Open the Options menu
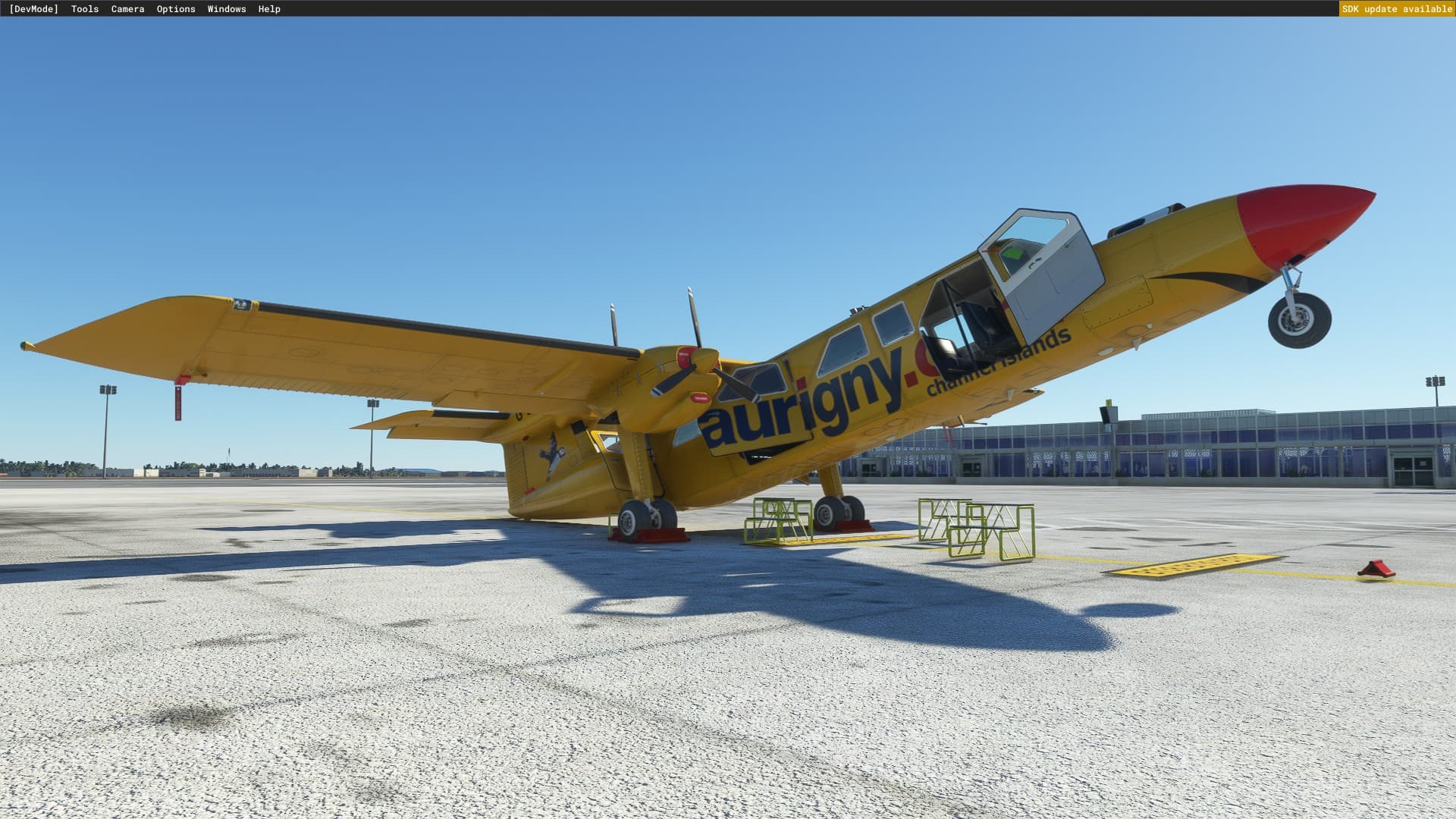 [175, 8]
